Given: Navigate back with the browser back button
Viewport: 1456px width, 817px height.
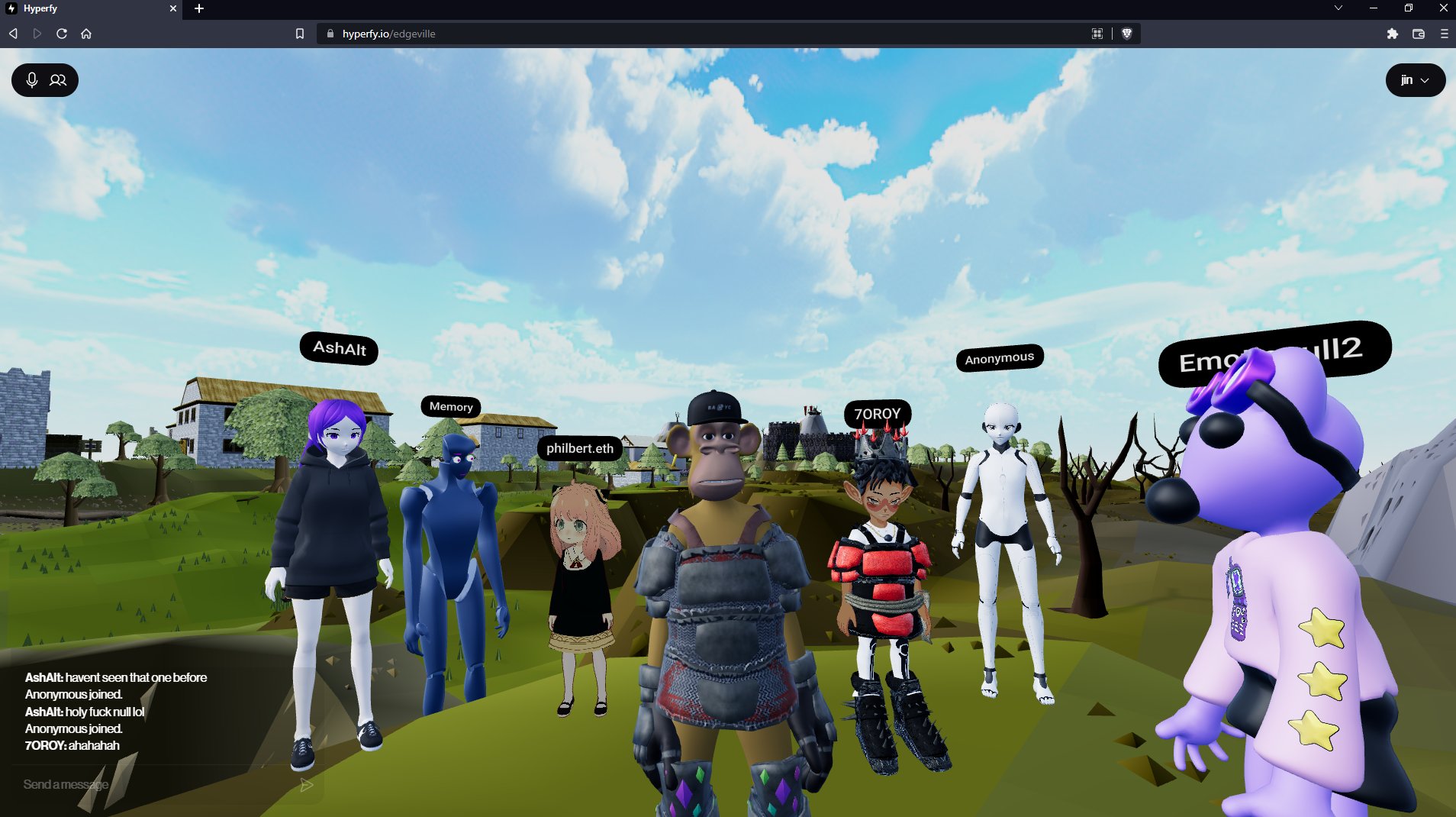Looking at the screenshot, I should 12,33.
